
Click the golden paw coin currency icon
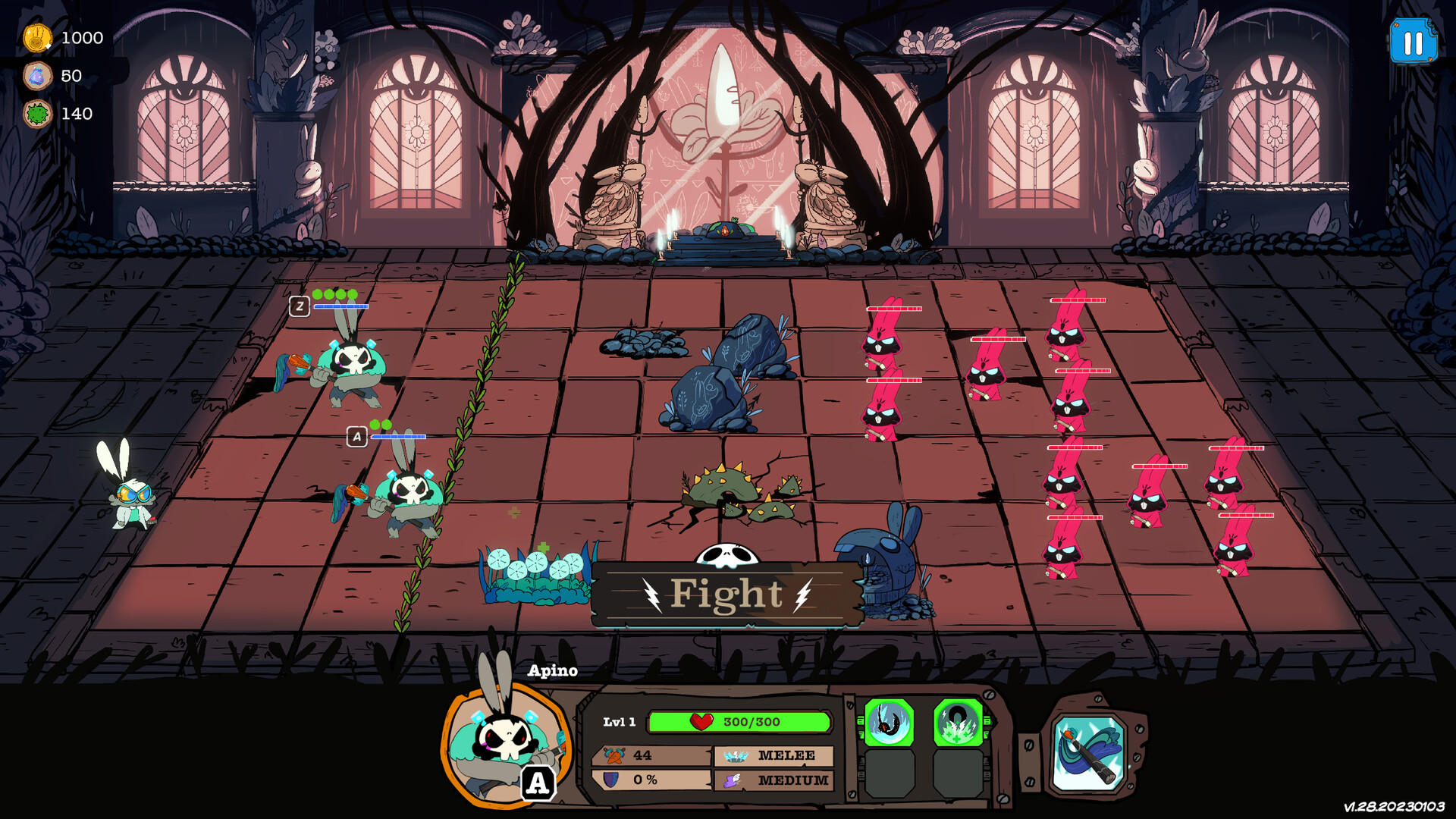36,38
